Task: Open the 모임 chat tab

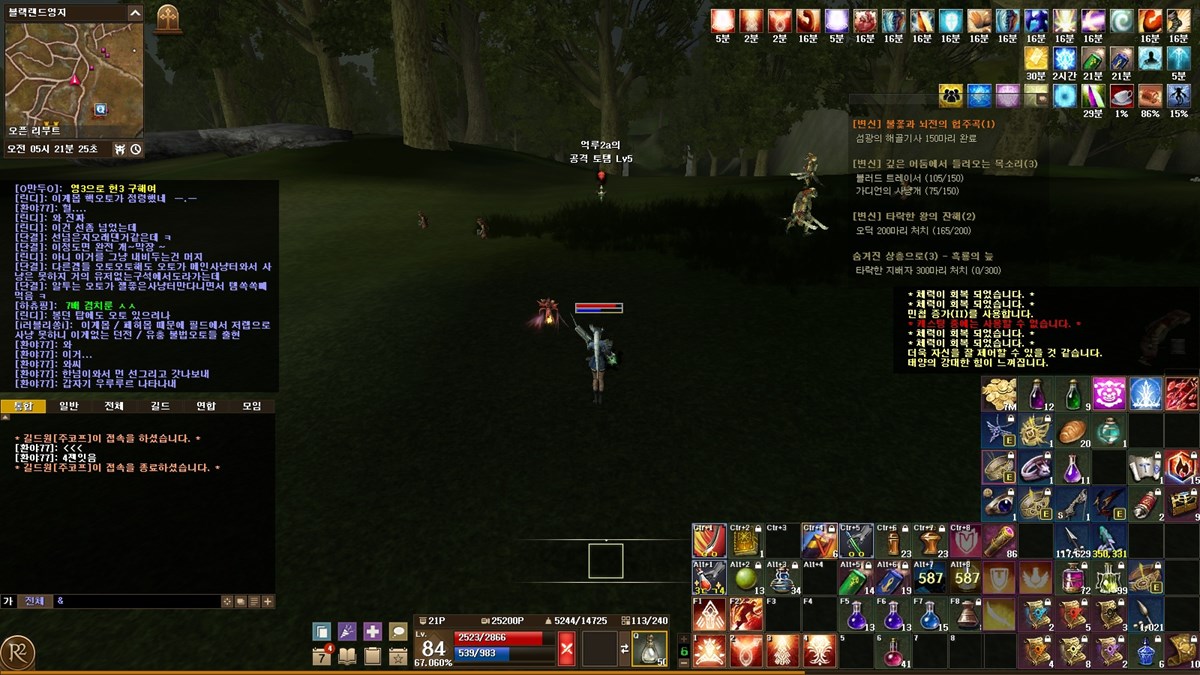Action: [251, 406]
